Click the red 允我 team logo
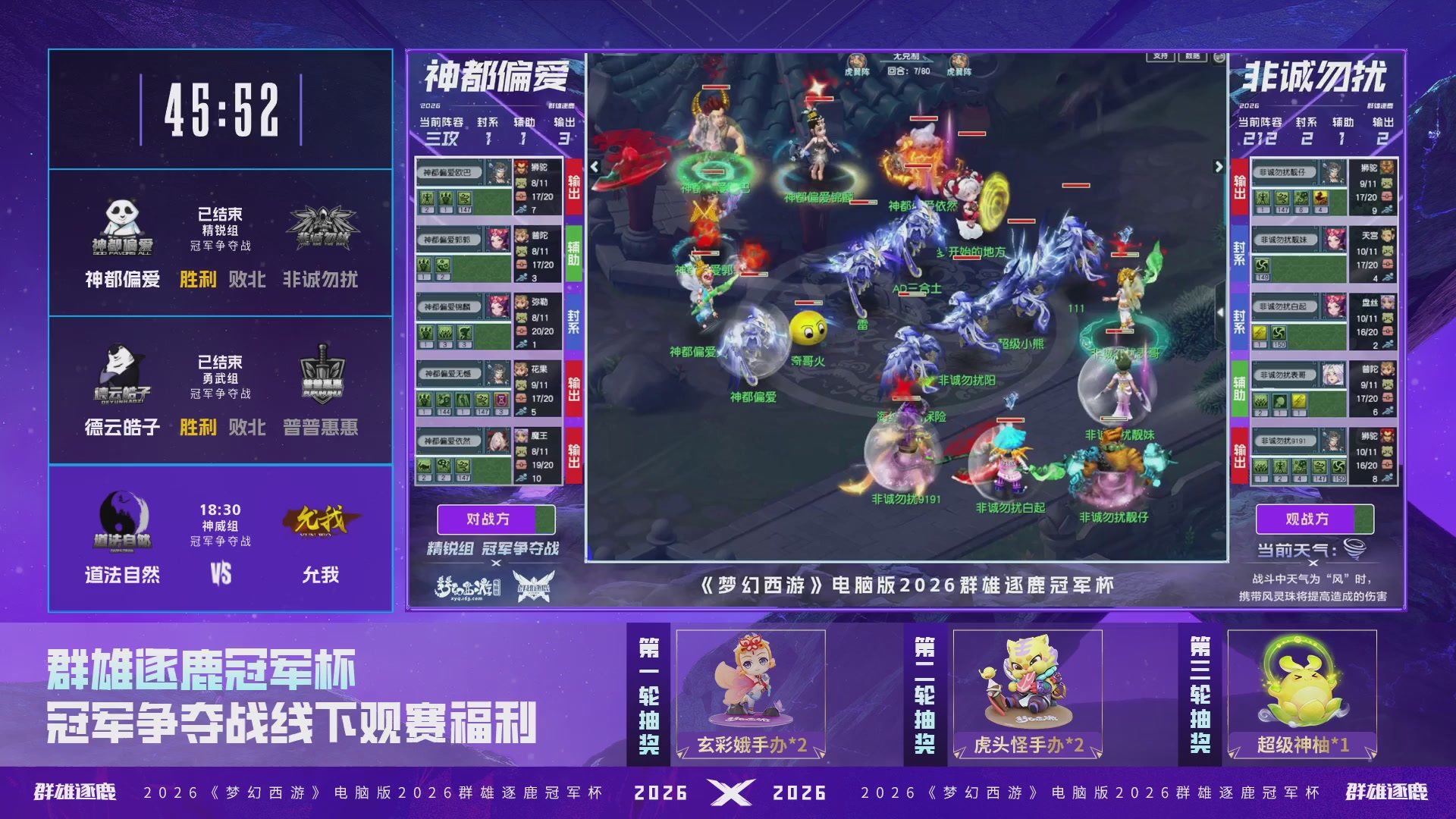Viewport: 1456px width, 819px height. [322, 518]
